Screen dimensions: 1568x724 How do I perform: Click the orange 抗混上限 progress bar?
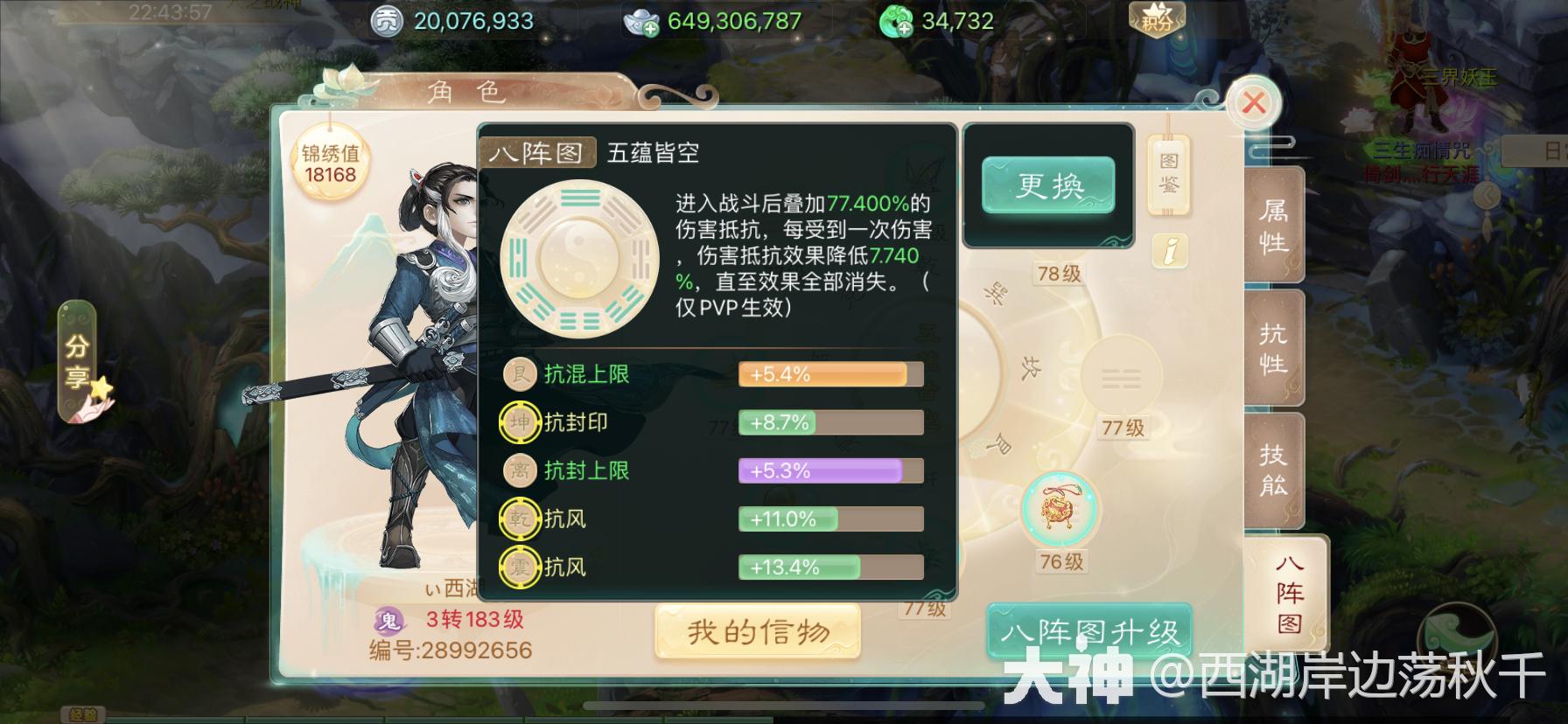tap(829, 374)
